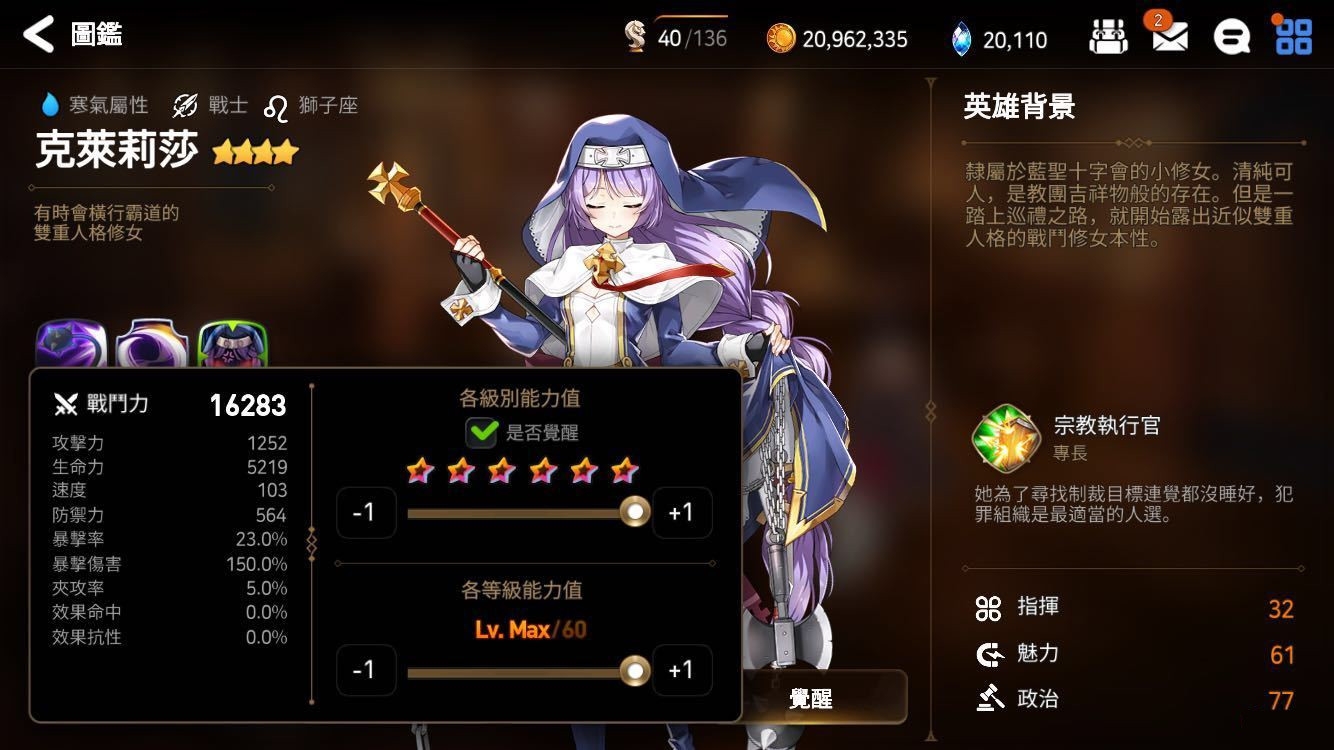Raise hero level with +1 button
This screenshot has width=1334, height=750.
coord(681,670)
